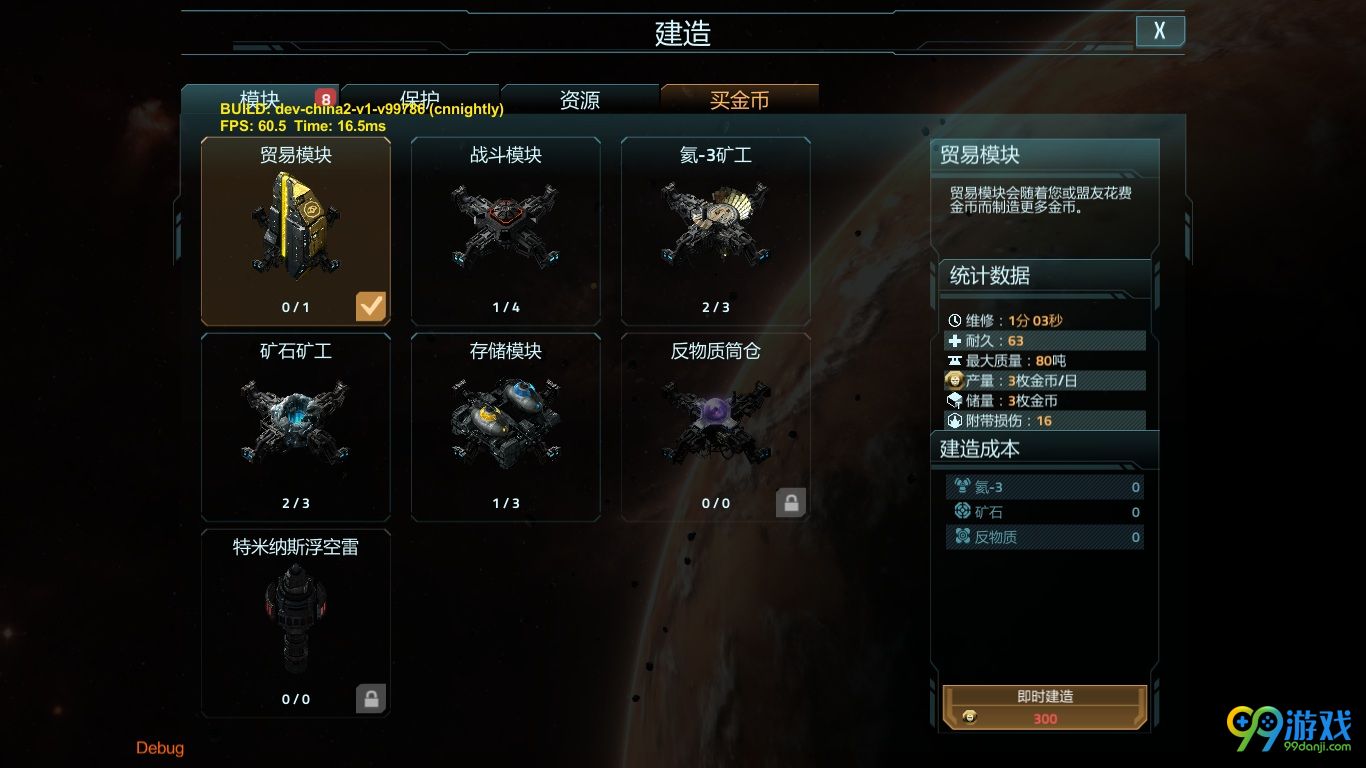Select the 贸易模块 build tile
Image resolution: width=1366 pixels, height=768 pixels.
click(296, 231)
